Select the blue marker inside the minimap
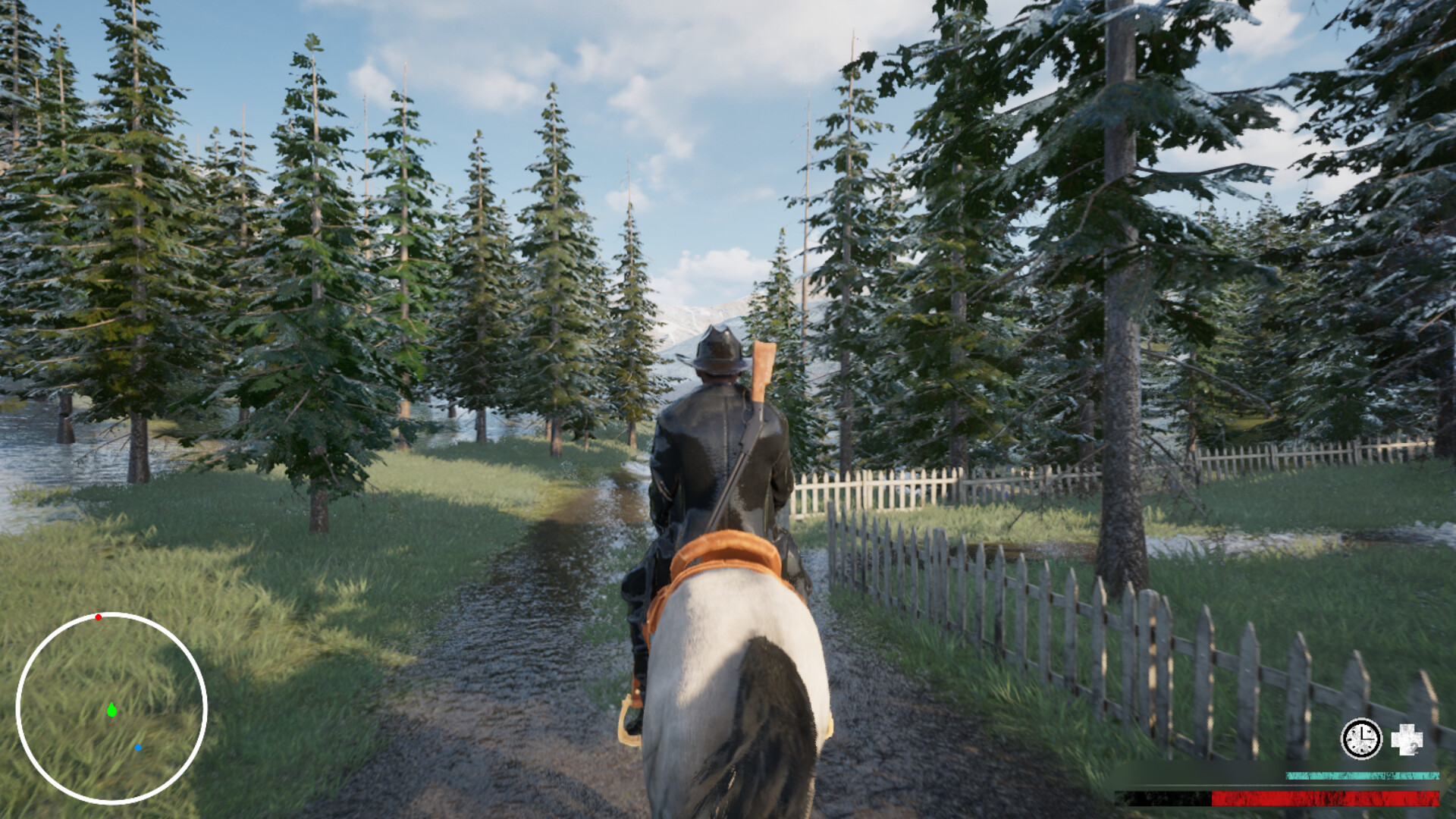1456x819 pixels. coord(139,748)
